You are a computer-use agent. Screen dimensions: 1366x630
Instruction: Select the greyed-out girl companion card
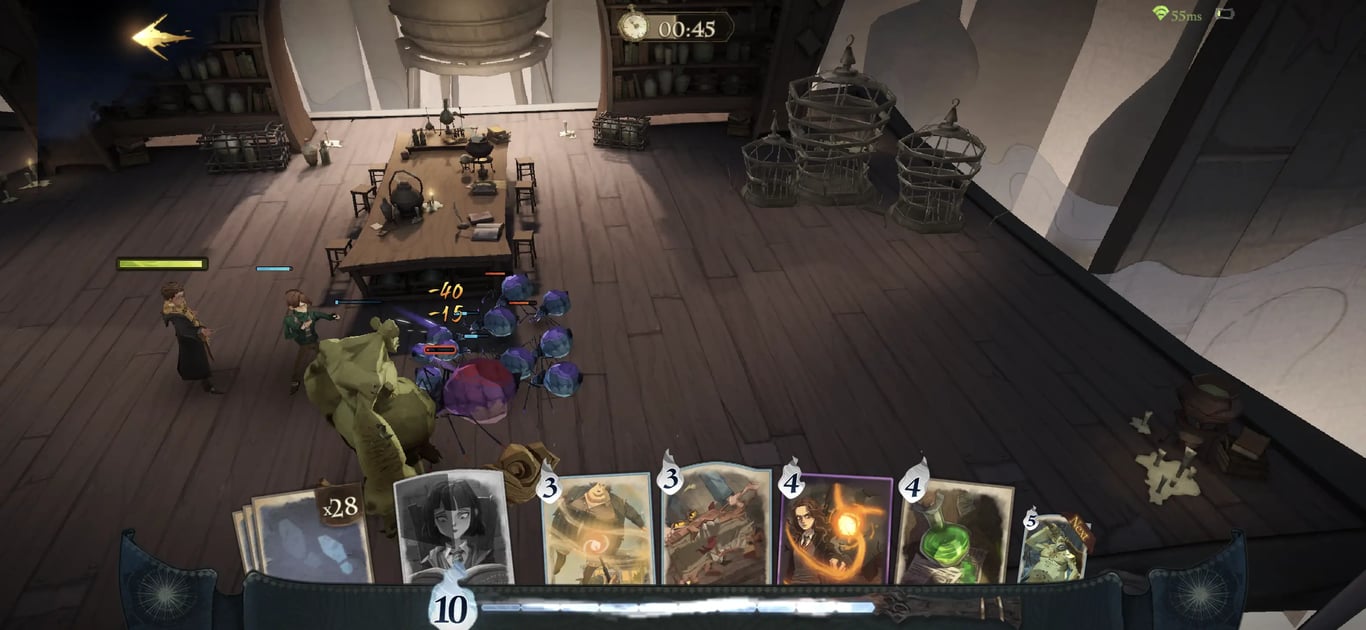(x=453, y=525)
